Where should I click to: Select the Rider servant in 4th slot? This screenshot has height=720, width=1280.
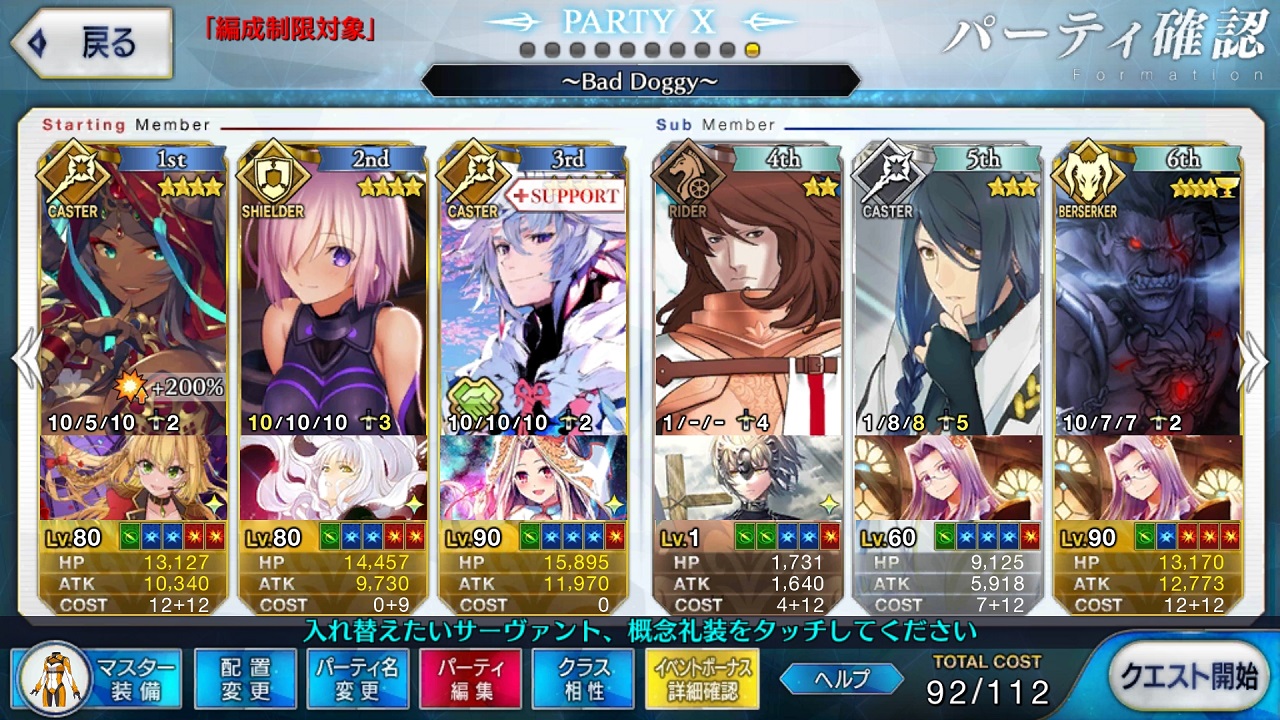[748, 290]
